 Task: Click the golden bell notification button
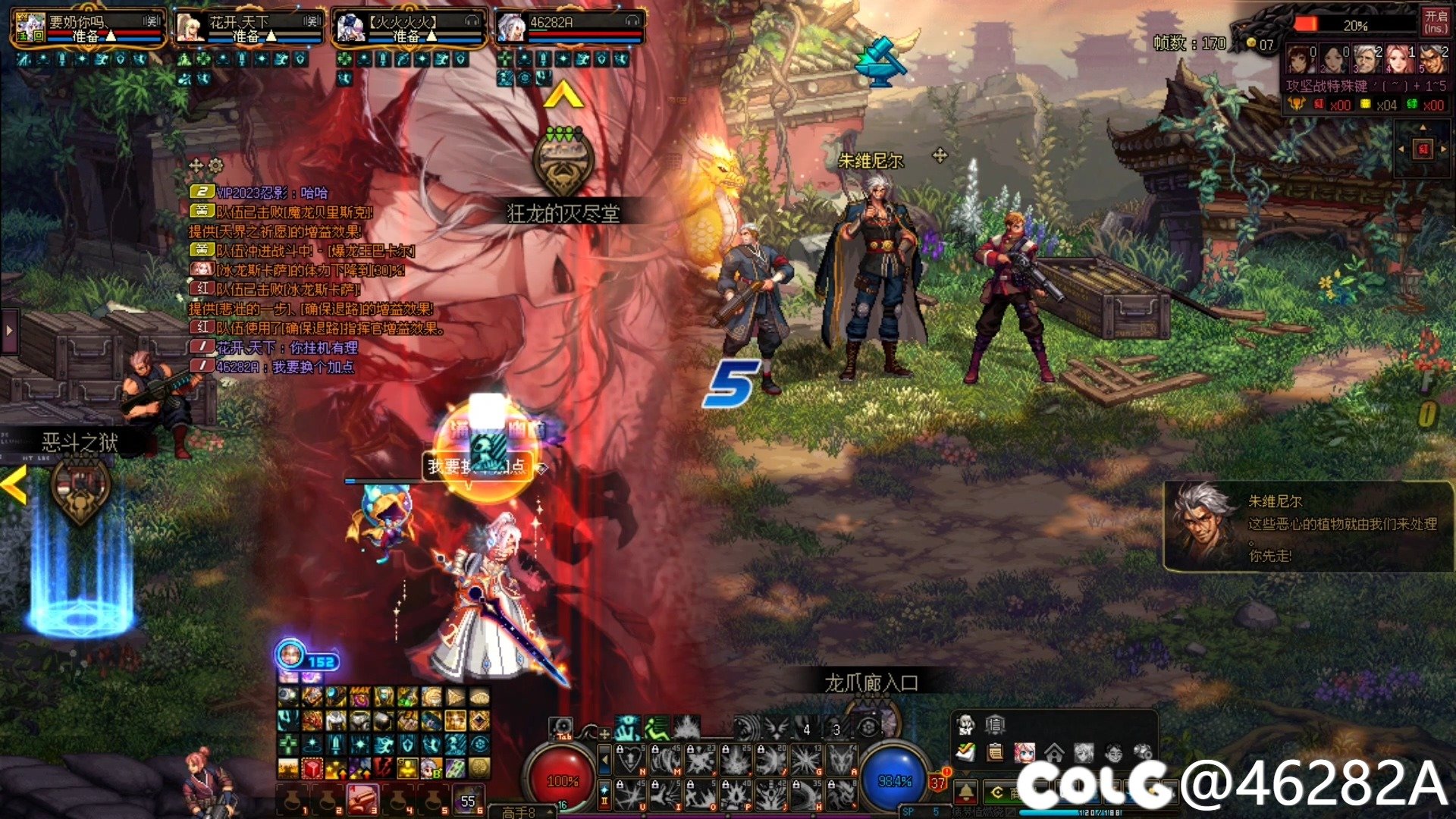pos(965,792)
